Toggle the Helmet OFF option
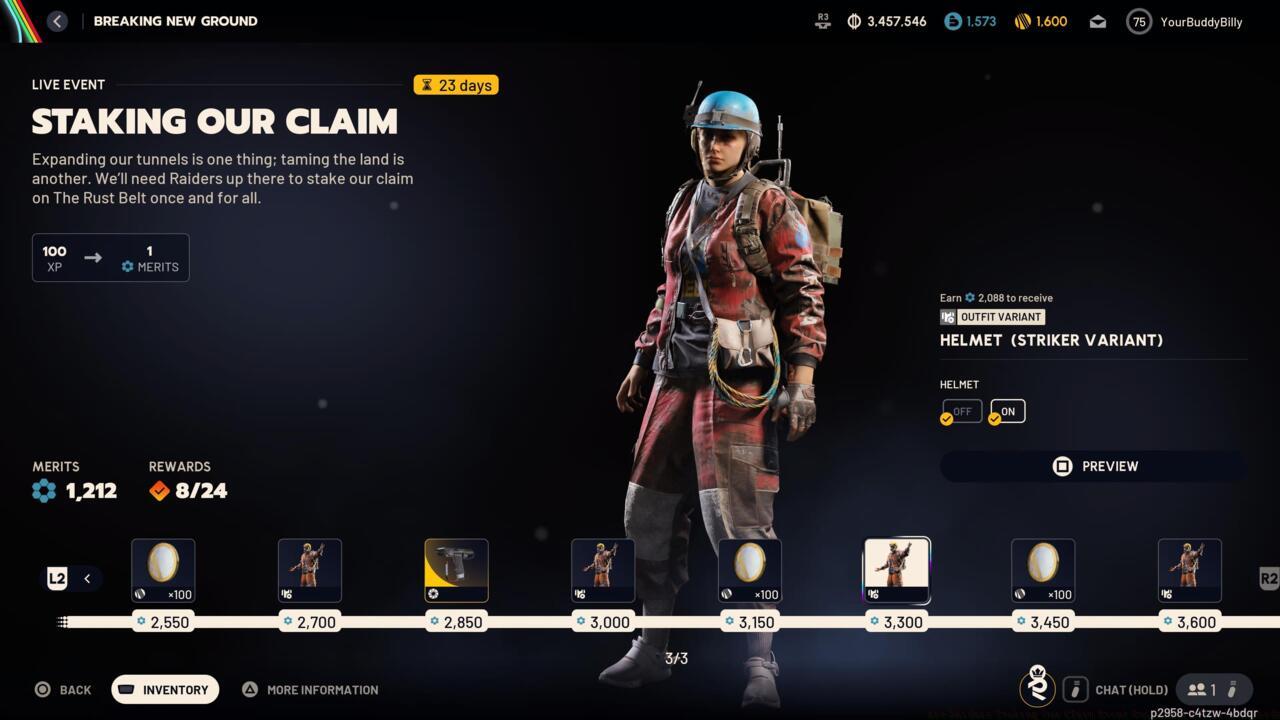Viewport: 1280px width, 720px height. coord(961,410)
